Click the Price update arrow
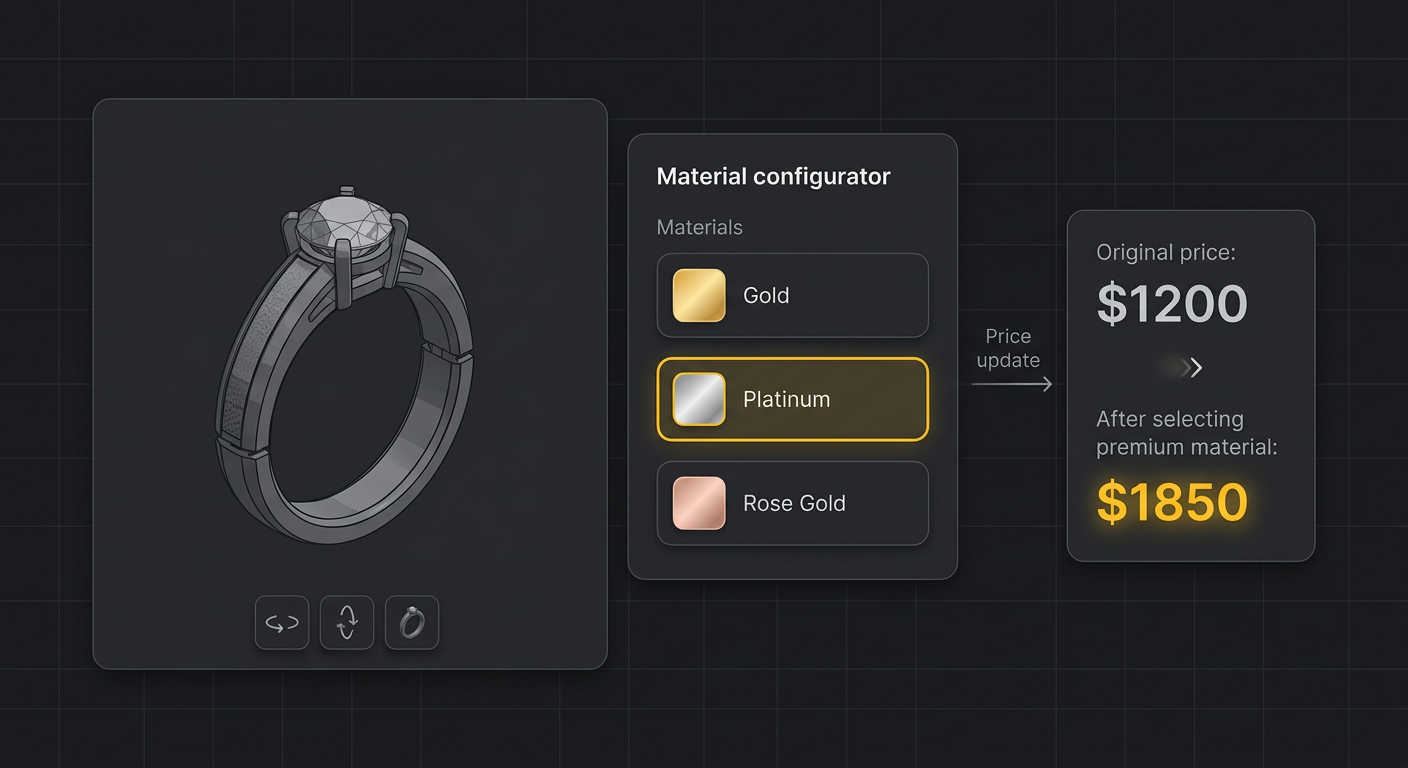Viewport: 1408px width, 768px height. click(1010, 384)
